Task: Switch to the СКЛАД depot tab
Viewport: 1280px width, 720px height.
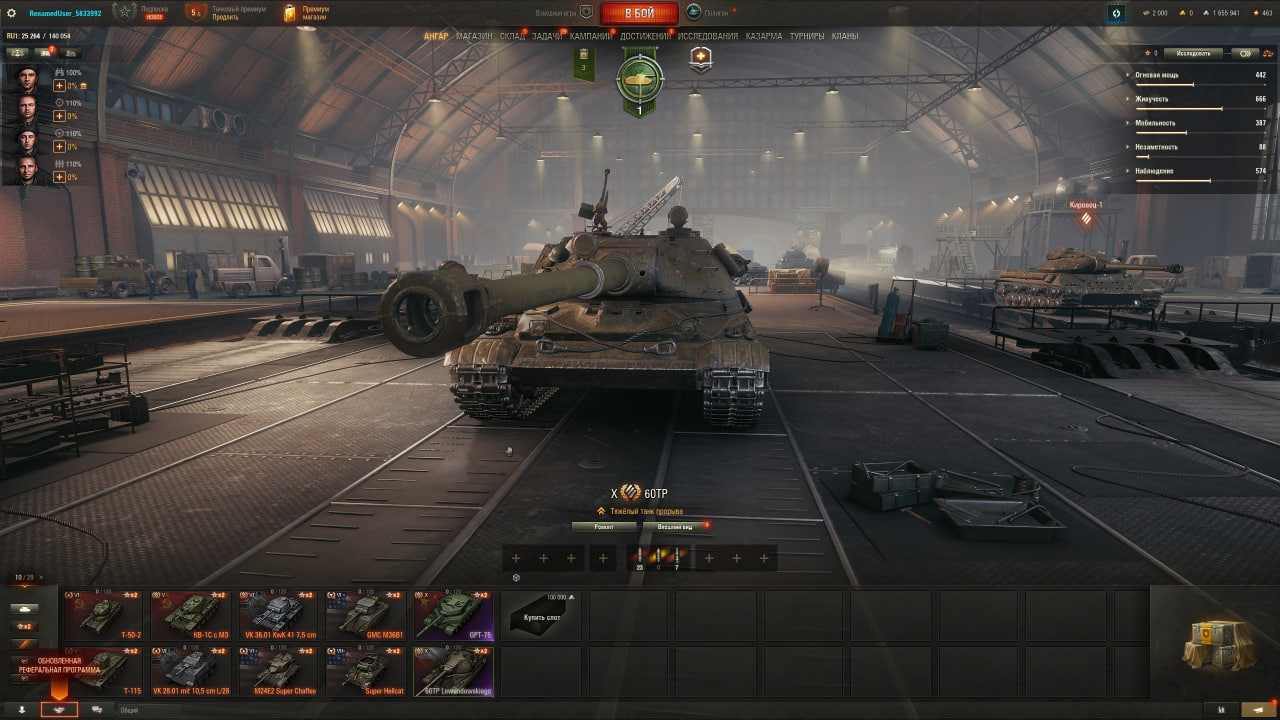Action: coord(512,37)
